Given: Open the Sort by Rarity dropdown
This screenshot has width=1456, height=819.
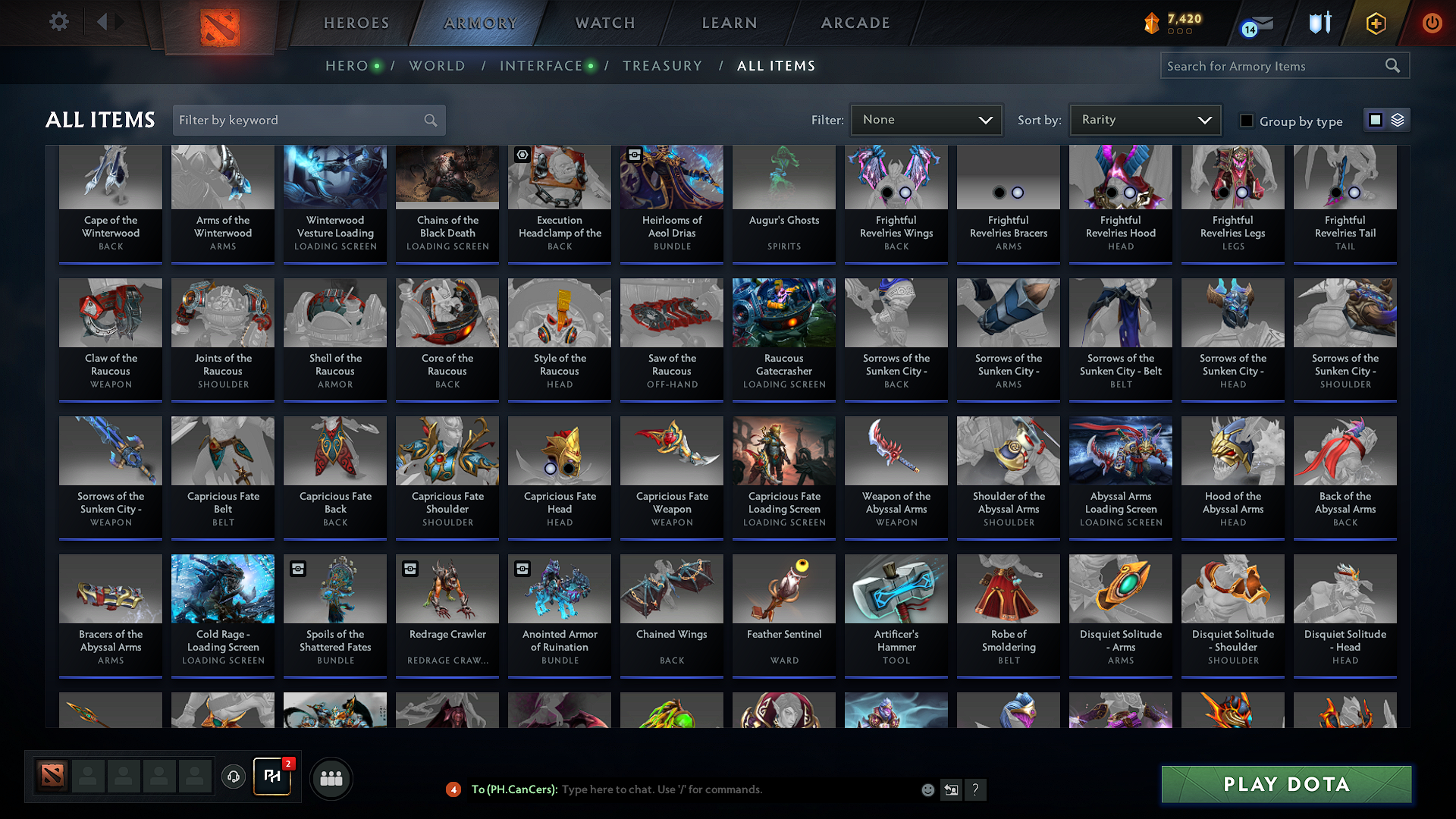Looking at the screenshot, I should [x=1144, y=119].
